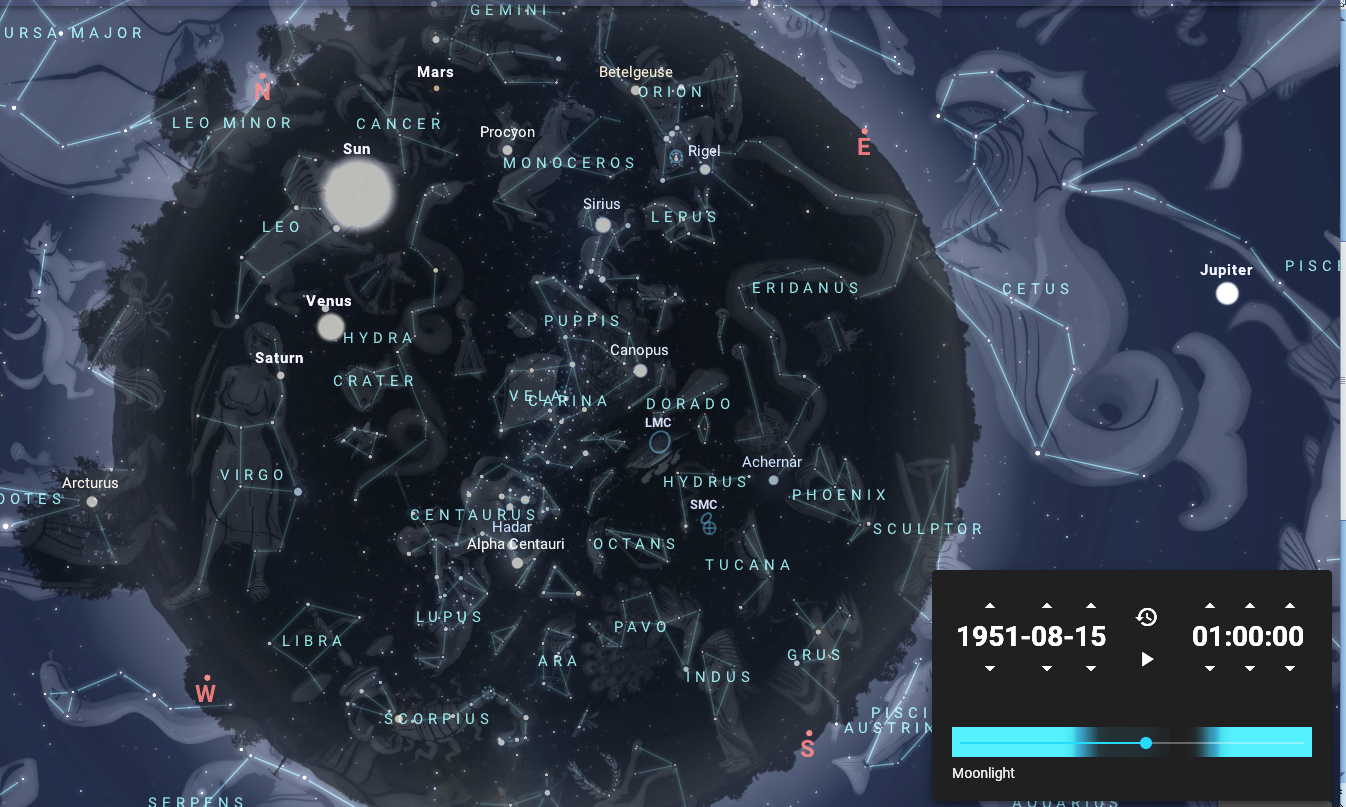Reset to current time with clock-history icon

coord(1147,617)
